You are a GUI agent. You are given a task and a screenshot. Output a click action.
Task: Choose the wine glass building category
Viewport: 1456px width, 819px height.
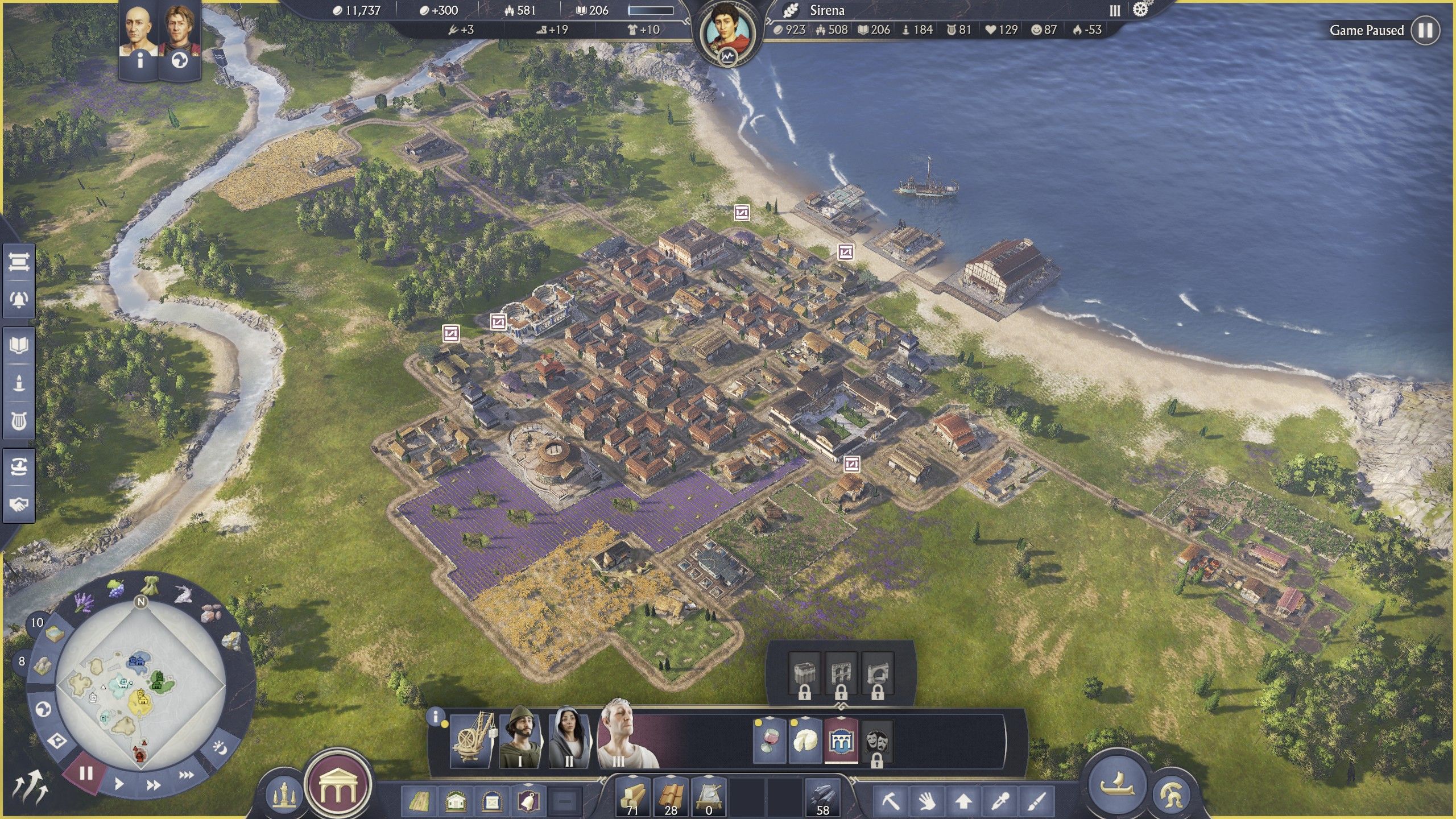coord(768,741)
